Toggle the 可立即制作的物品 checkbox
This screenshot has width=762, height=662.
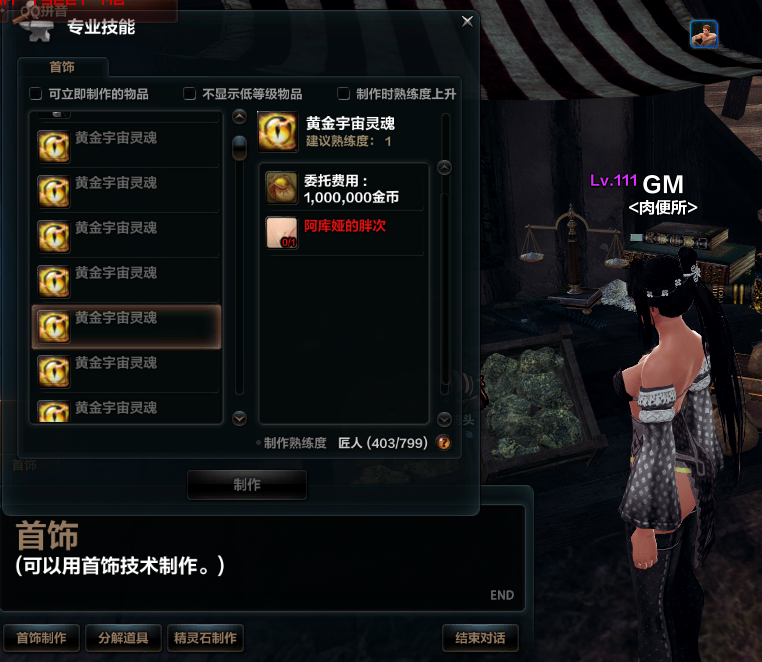[x=37, y=94]
